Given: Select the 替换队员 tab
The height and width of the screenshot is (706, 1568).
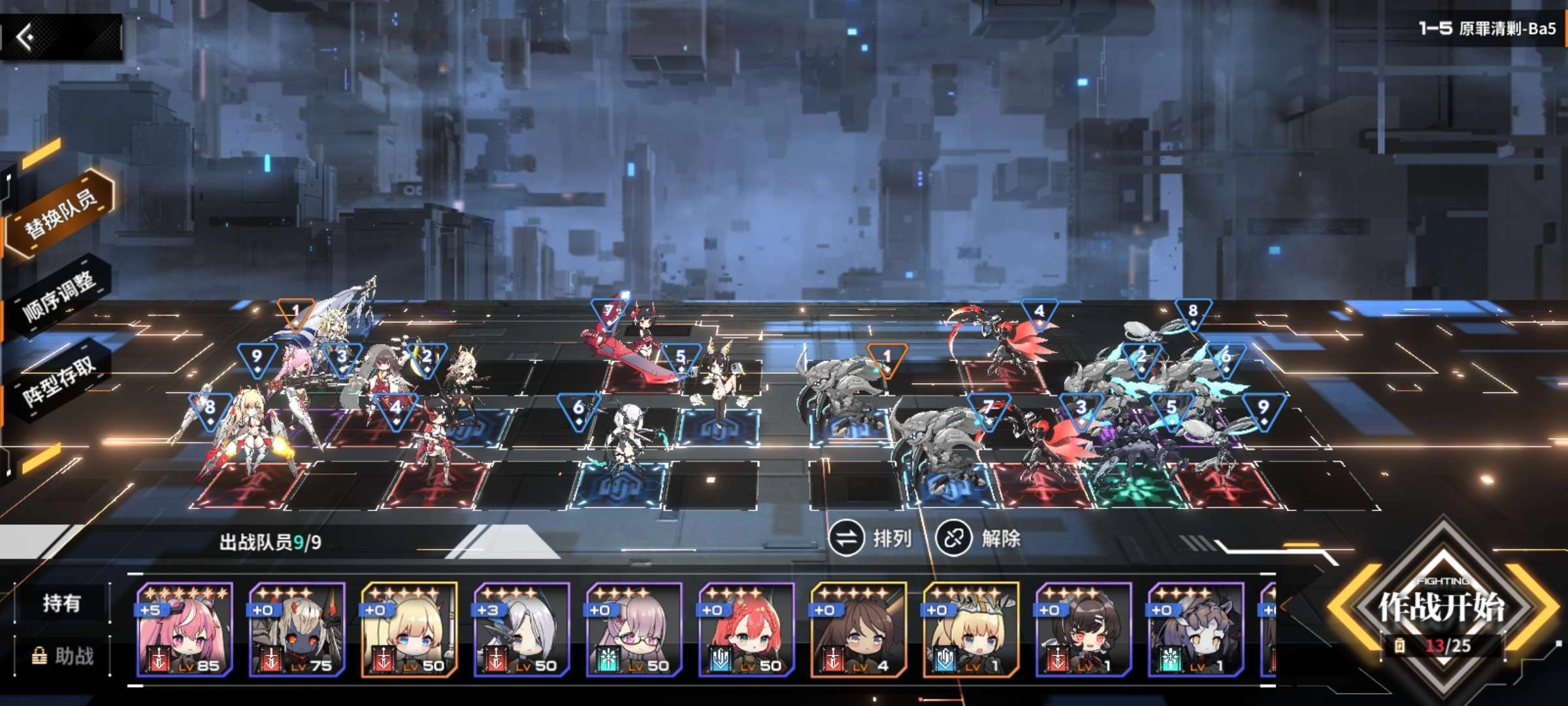Looking at the screenshot, I should click(x=60, y=212).
